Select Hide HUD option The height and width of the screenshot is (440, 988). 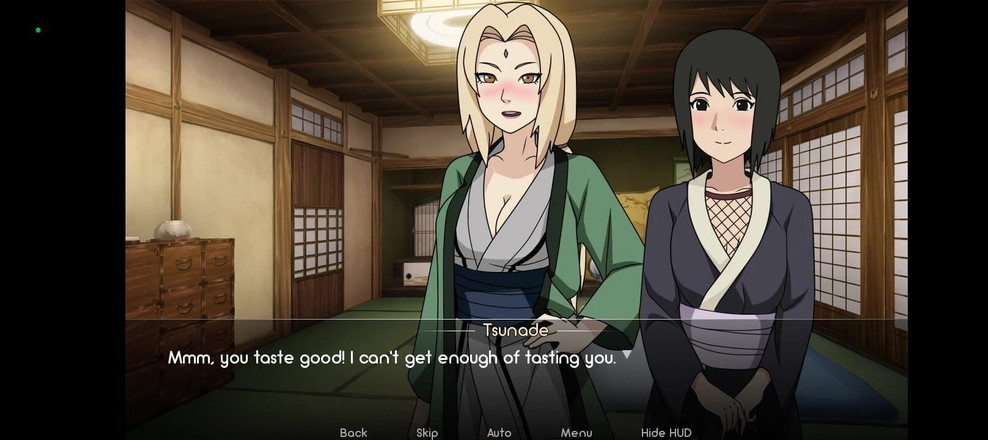click(666, 432)
